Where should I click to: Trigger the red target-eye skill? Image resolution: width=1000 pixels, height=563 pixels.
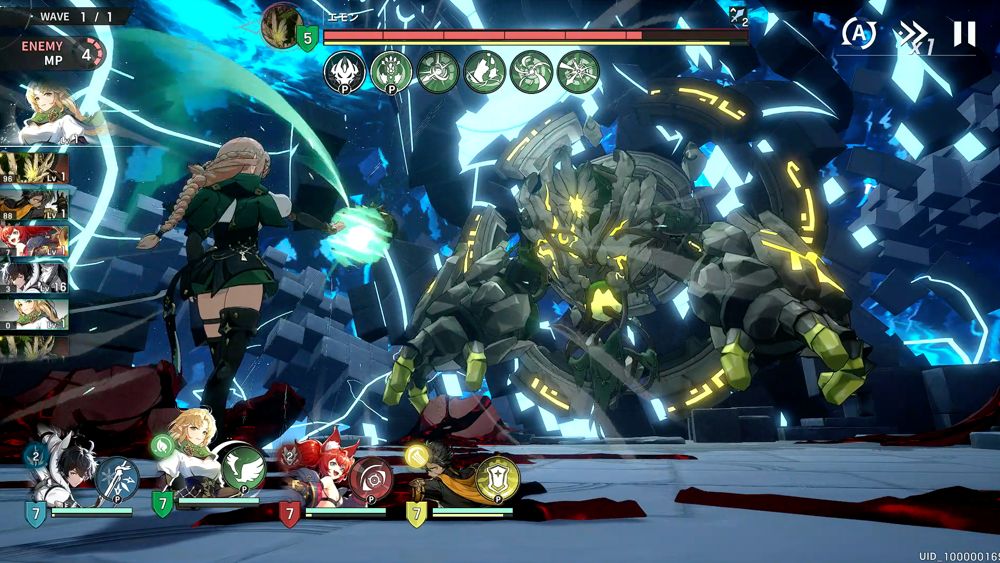[371, 478]
